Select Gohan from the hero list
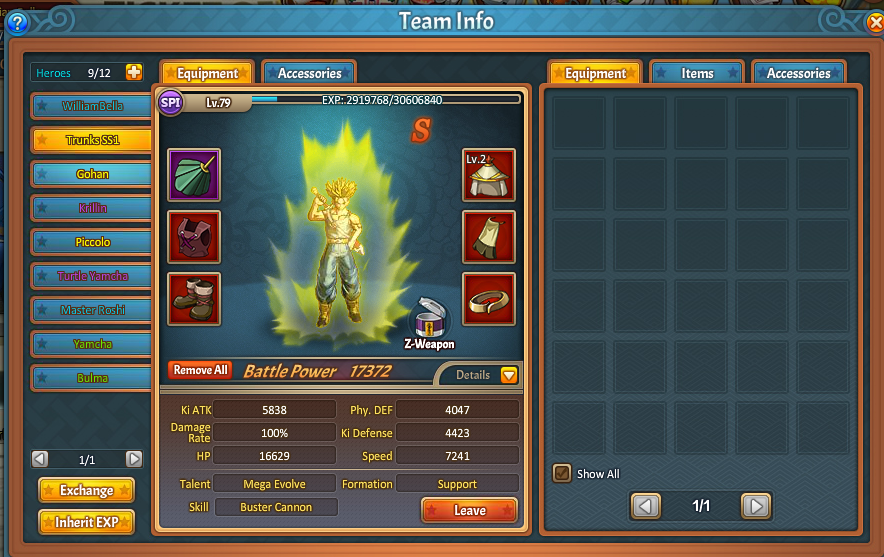 [x=92, y=174]
